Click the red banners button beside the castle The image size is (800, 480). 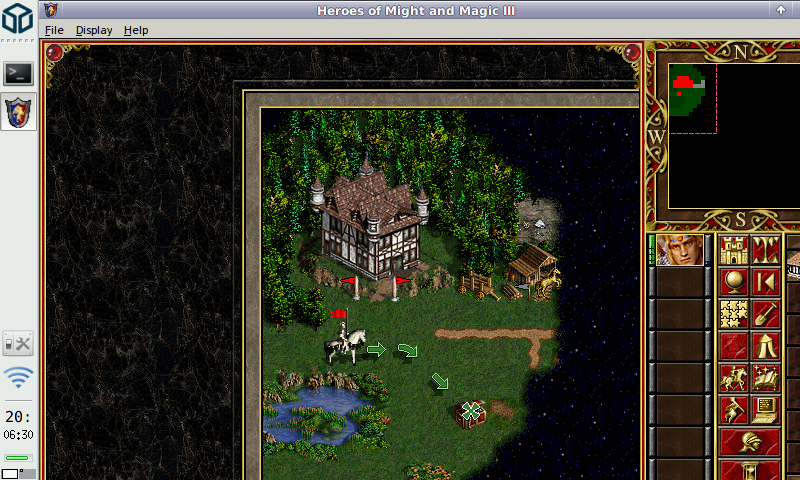click(x=767, y=250)
